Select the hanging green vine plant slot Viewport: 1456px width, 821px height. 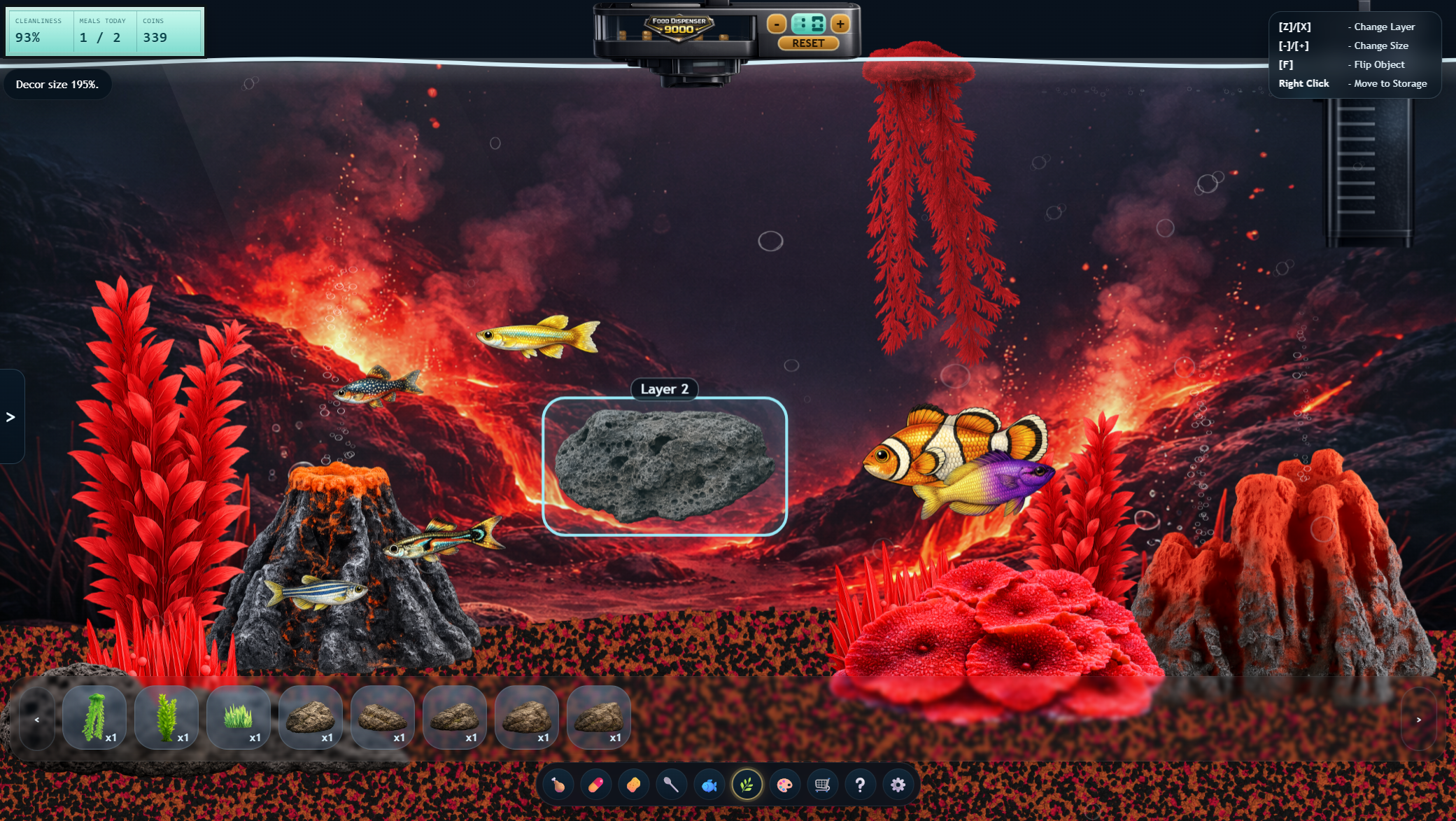94,717
